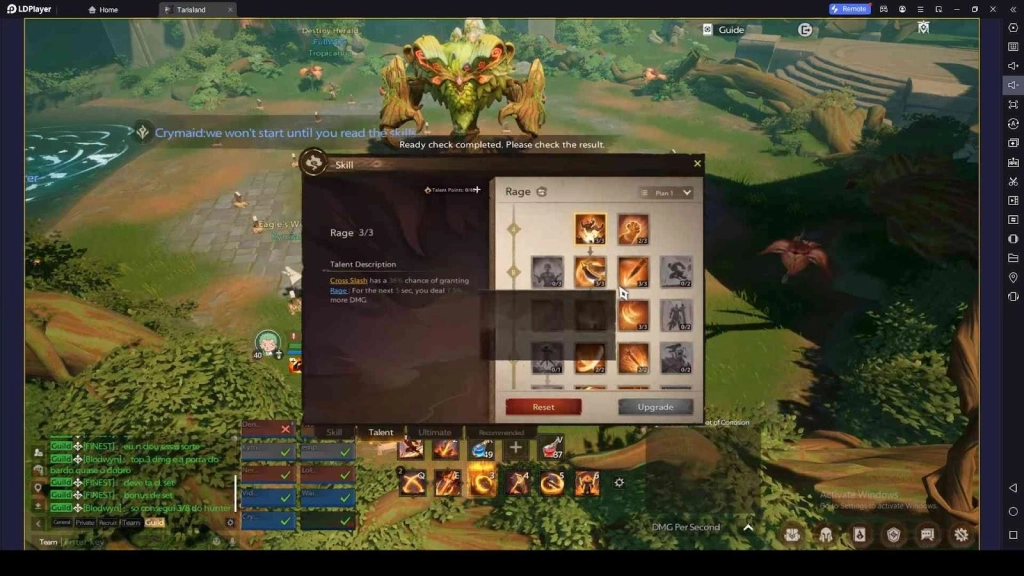
Task: Upgrade the selected Rage talent
Action: [x=655, y=407]
